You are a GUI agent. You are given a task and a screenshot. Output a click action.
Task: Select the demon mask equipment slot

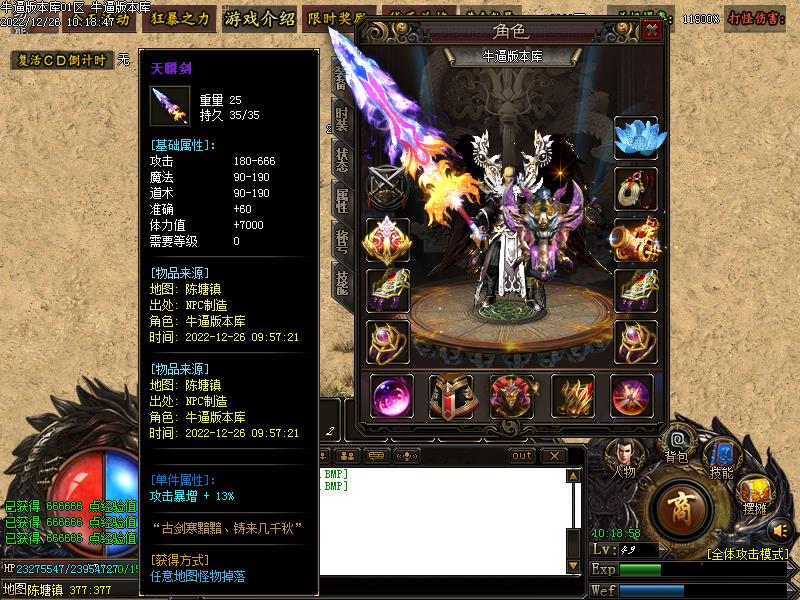[x=511, y=397]
